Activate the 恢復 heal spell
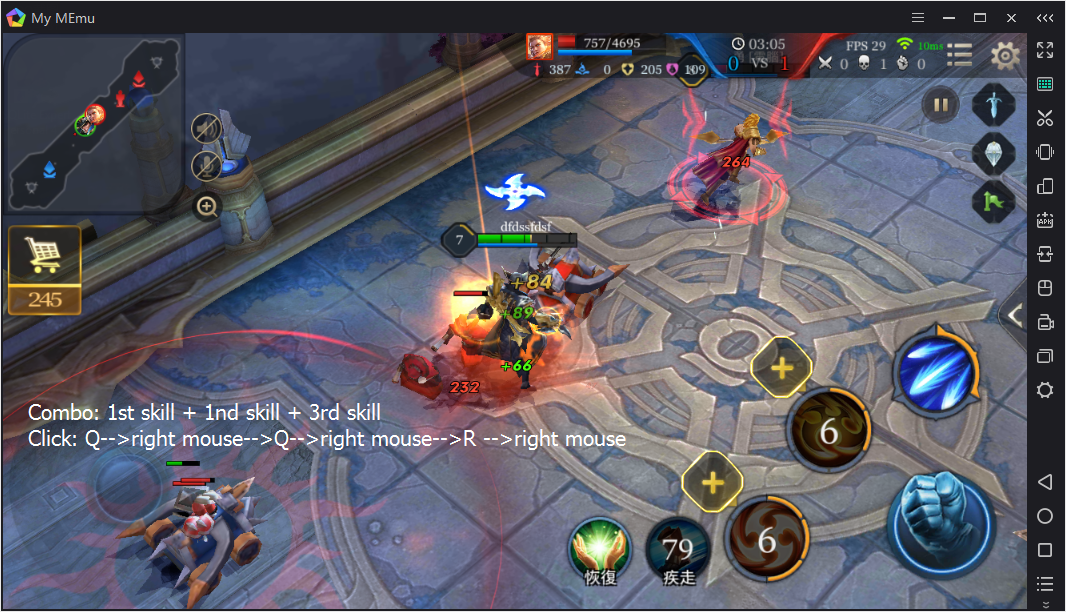Image resolution: width=1066 pixels, height=612 pixels. 600,550
